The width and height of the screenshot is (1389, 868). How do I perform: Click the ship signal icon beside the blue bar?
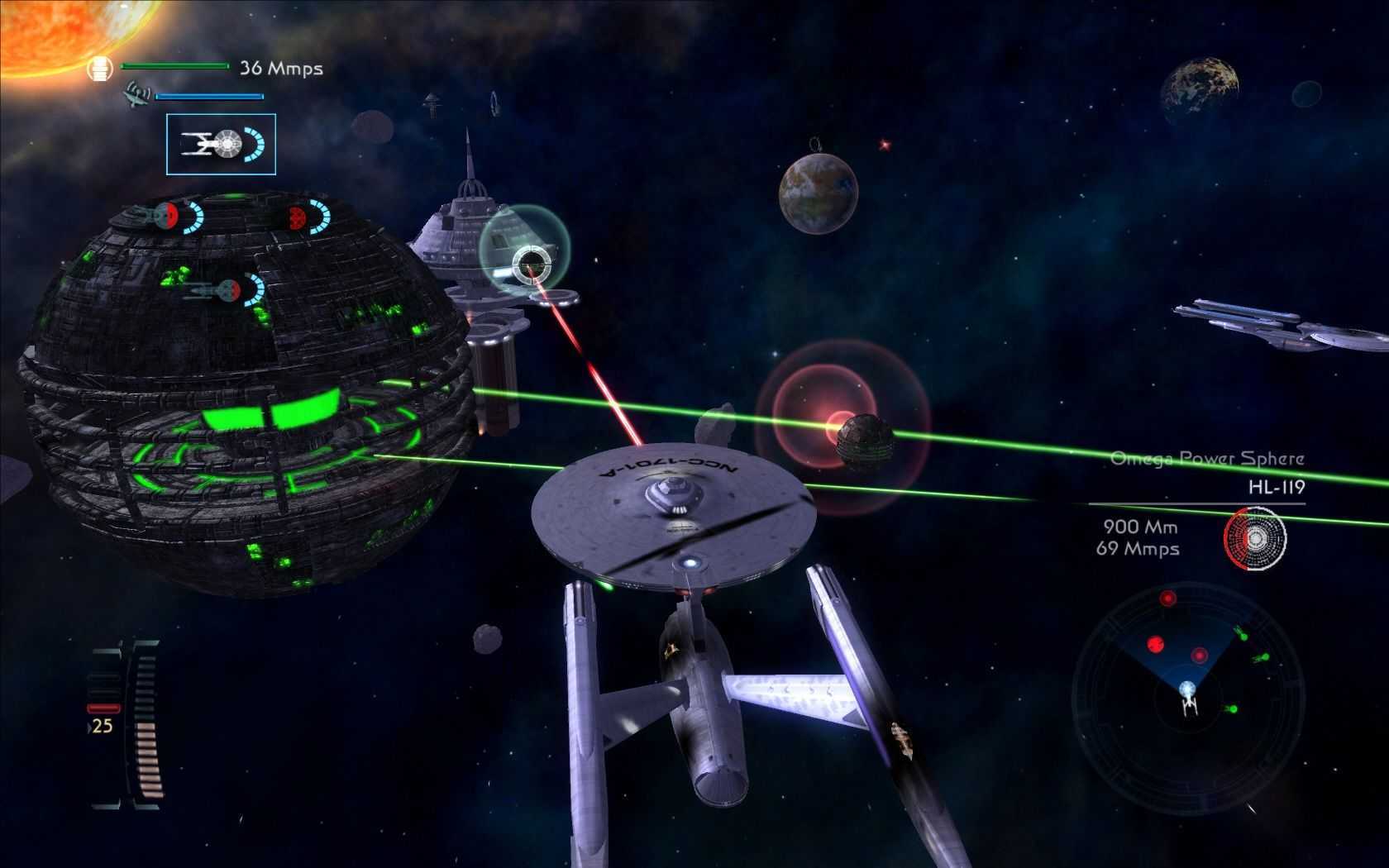coord(136,97)
